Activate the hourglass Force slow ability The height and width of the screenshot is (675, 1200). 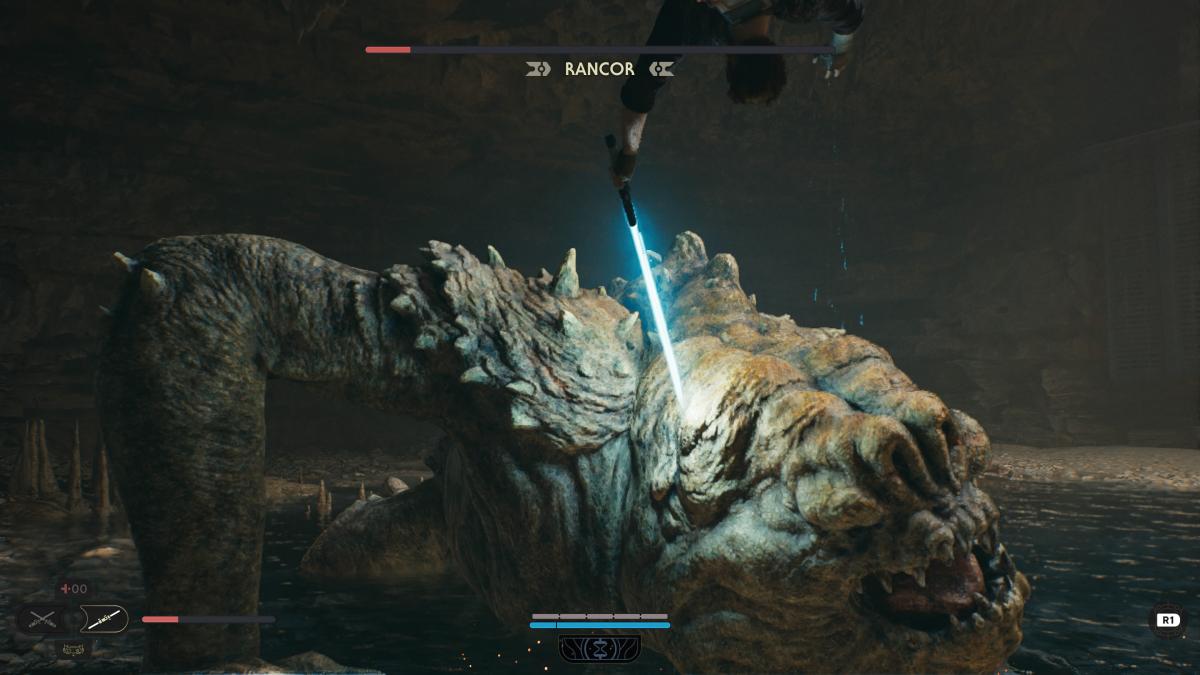[x=600, y=648]
